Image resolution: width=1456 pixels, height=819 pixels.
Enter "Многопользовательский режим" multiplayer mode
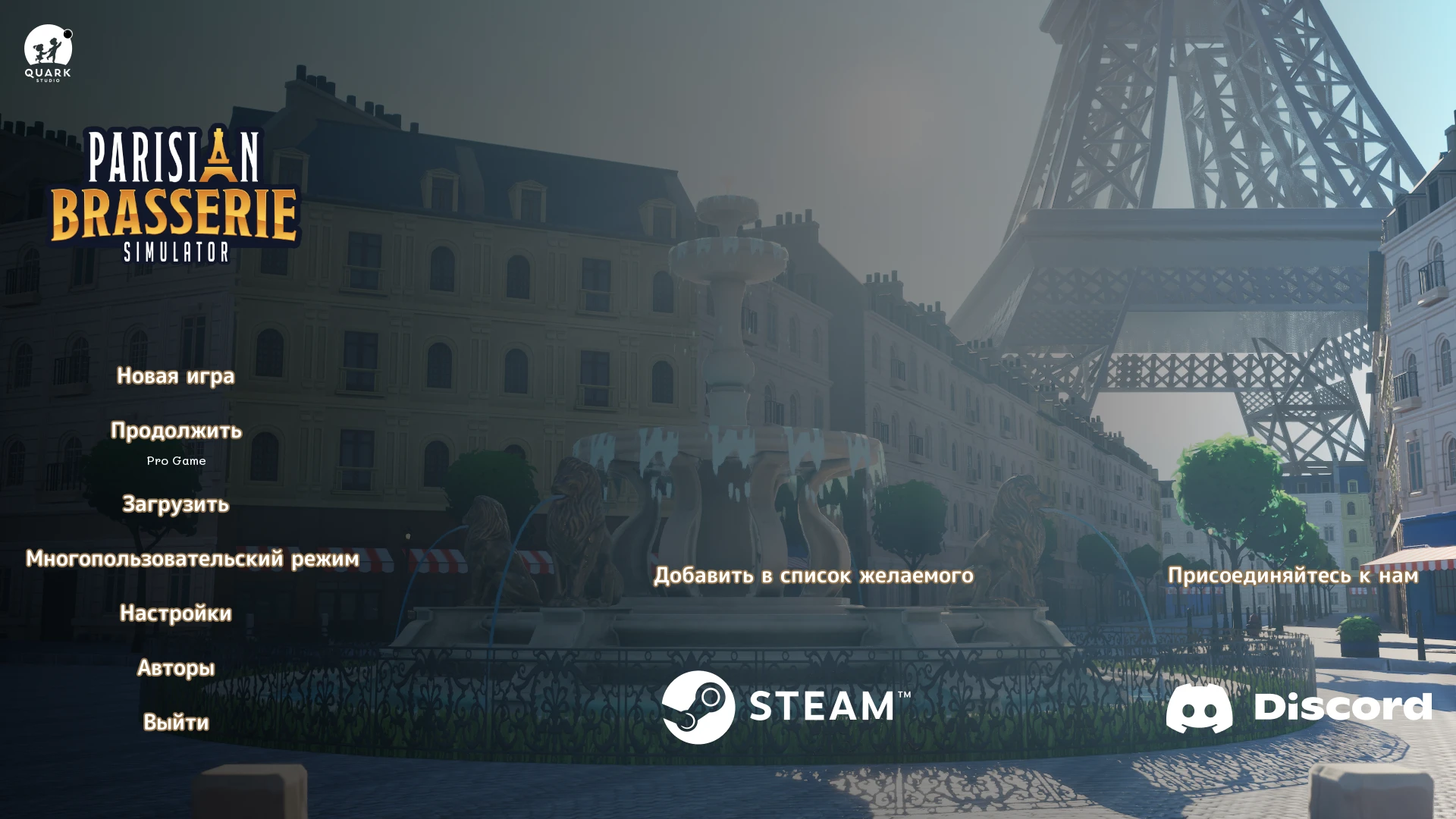[193, 559]
